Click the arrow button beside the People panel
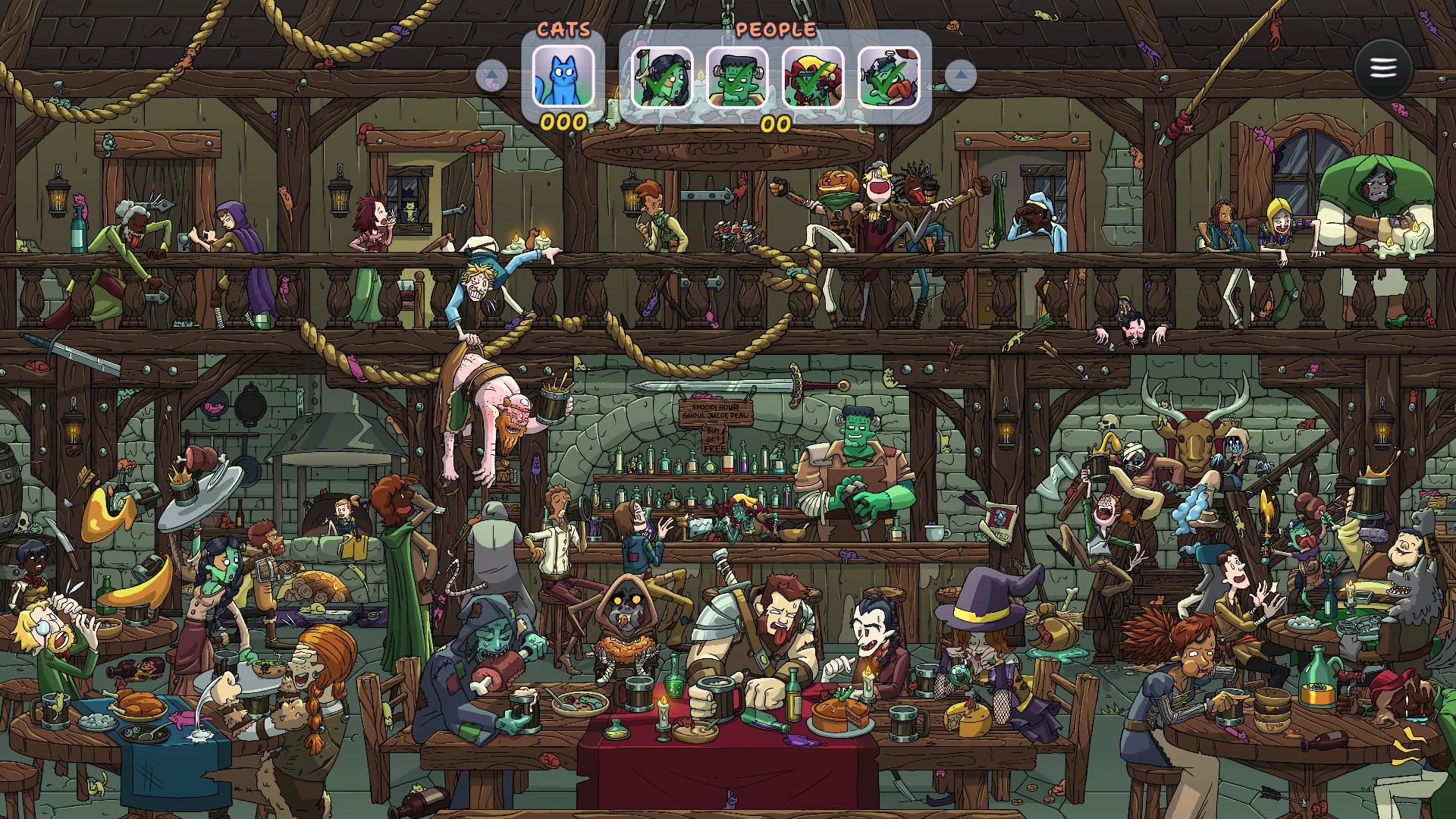This screenshot has height=819, width=1456. coord(961,76)
